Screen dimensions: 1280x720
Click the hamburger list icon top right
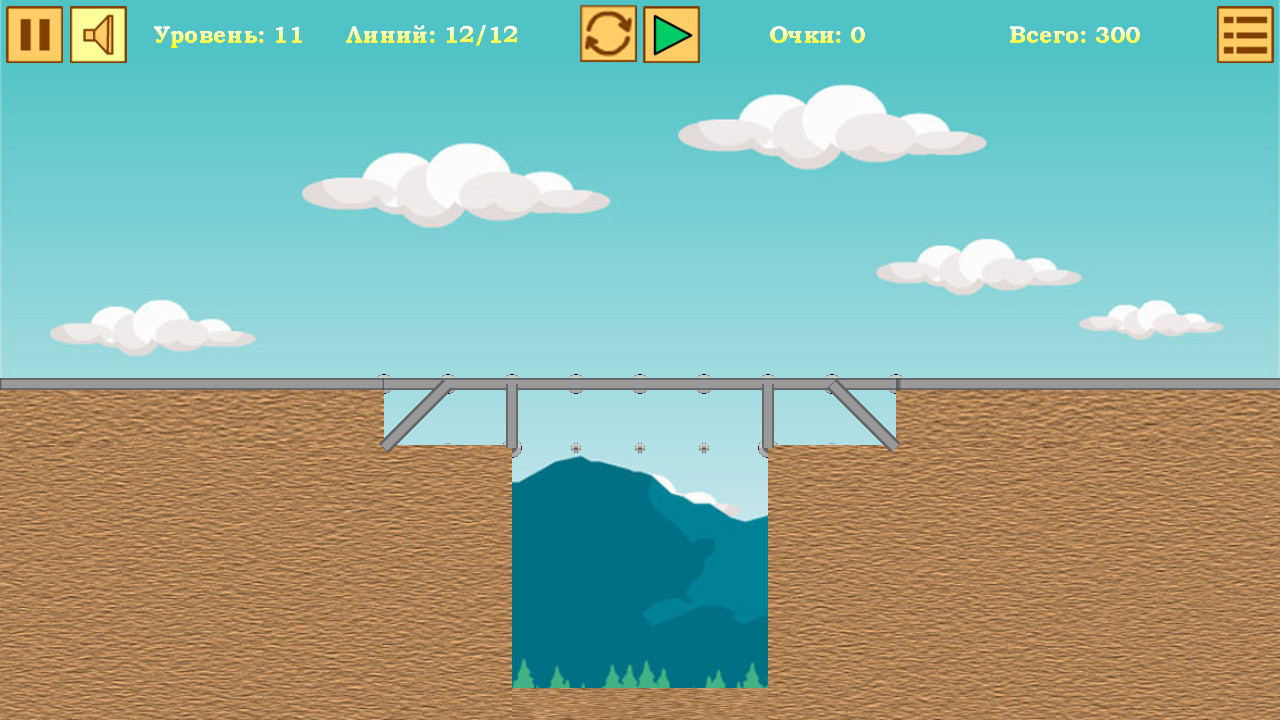coord(1245,33)
